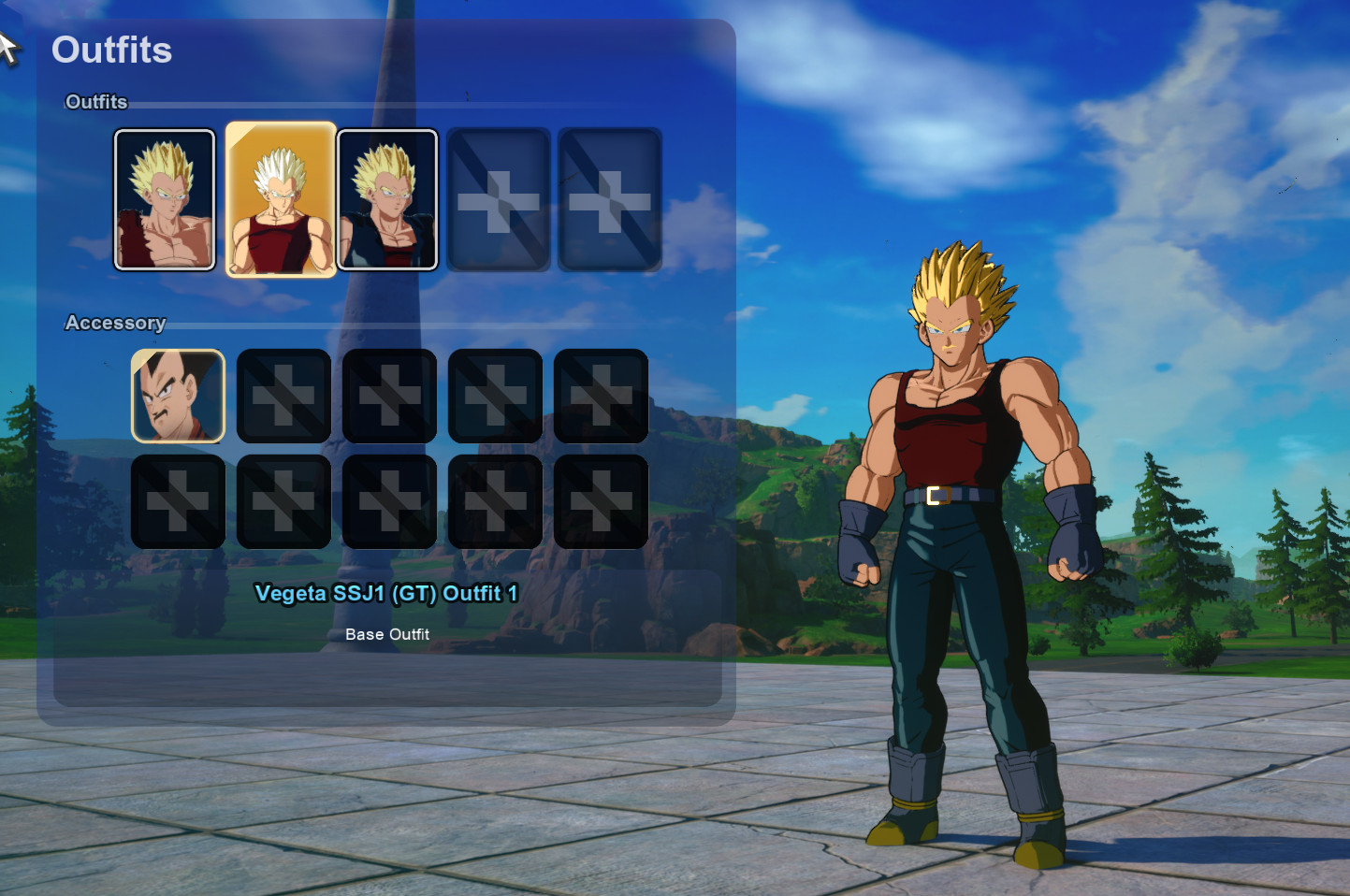Click the Vegeta SSJ1 (GT) Outfit 1 name
This screenshot has width=1350, height=896.
387,593
